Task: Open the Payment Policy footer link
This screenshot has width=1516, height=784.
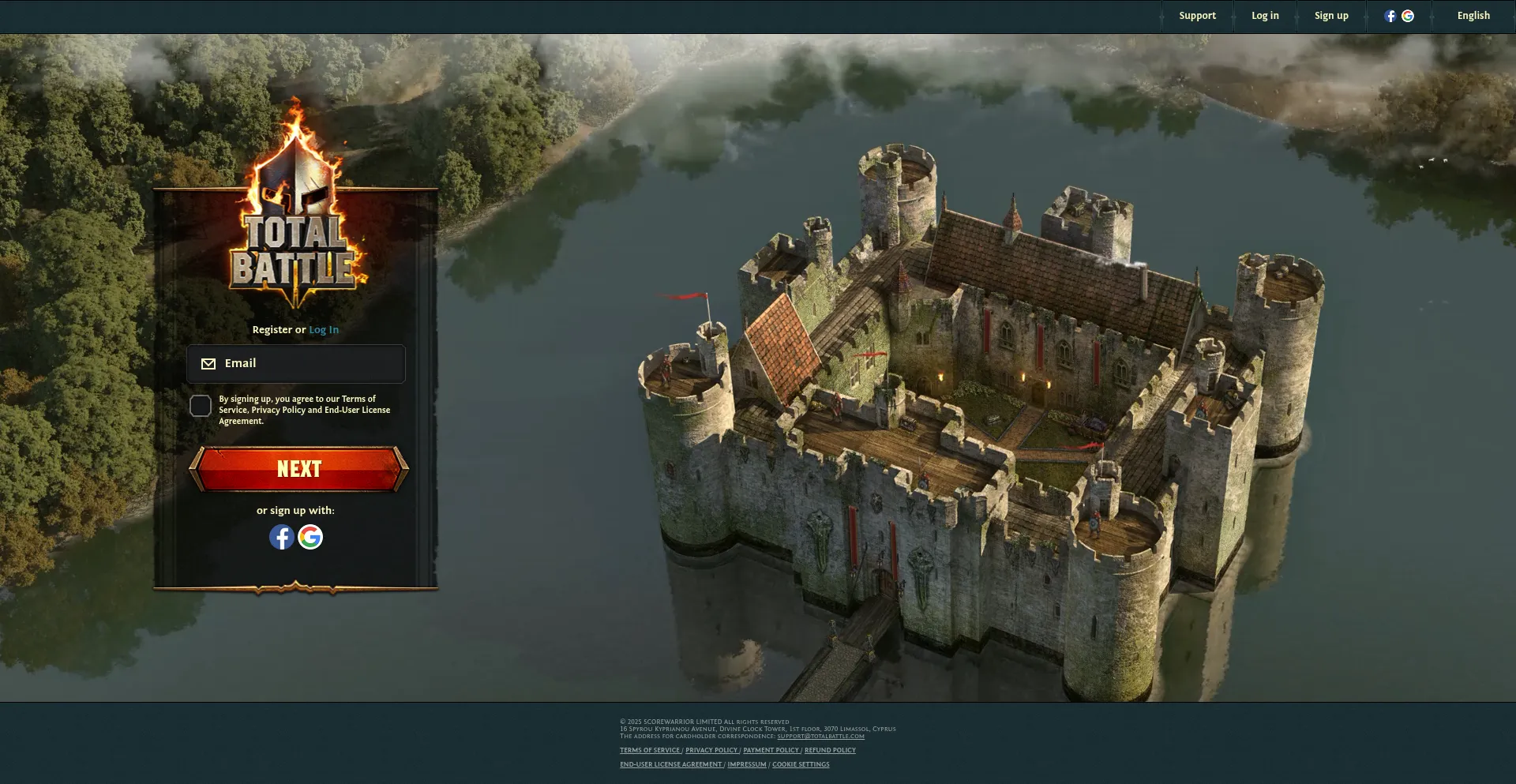Action: tap(771, 751)
